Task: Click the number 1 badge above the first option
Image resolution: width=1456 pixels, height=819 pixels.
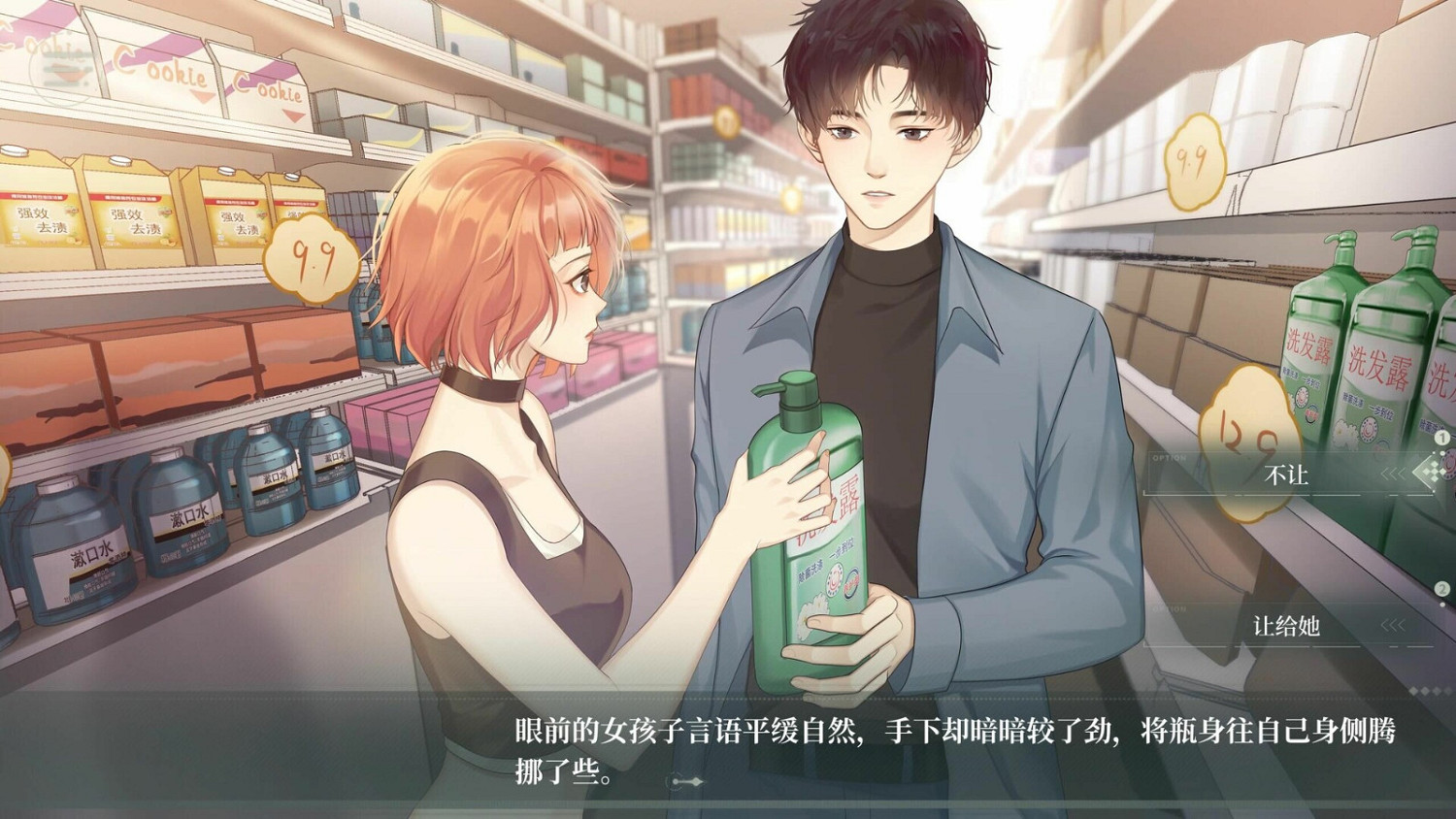Action: pyautogui.click(x=1441, y=439)
